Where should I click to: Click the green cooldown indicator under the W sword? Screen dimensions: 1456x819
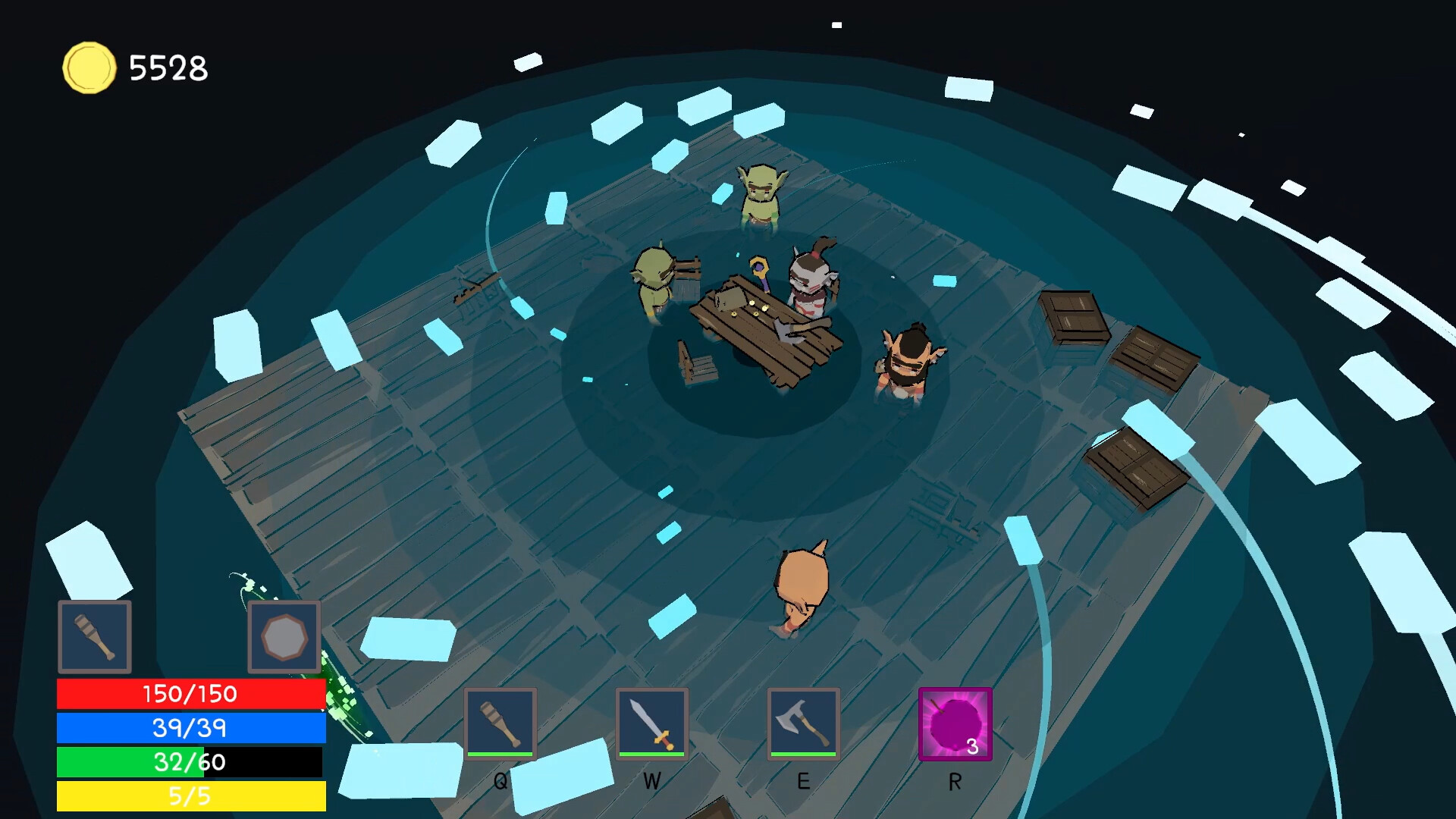tap(652, 754)
